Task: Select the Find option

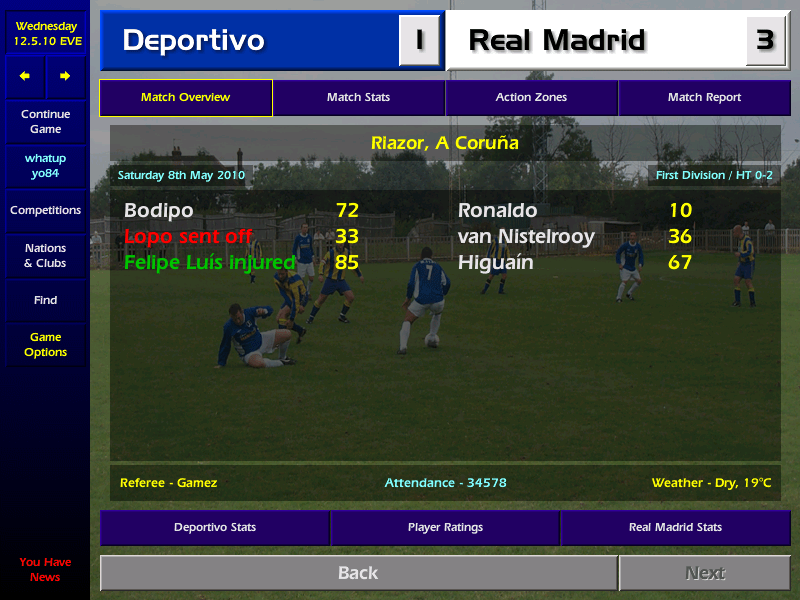Action: tap(45, 300)
